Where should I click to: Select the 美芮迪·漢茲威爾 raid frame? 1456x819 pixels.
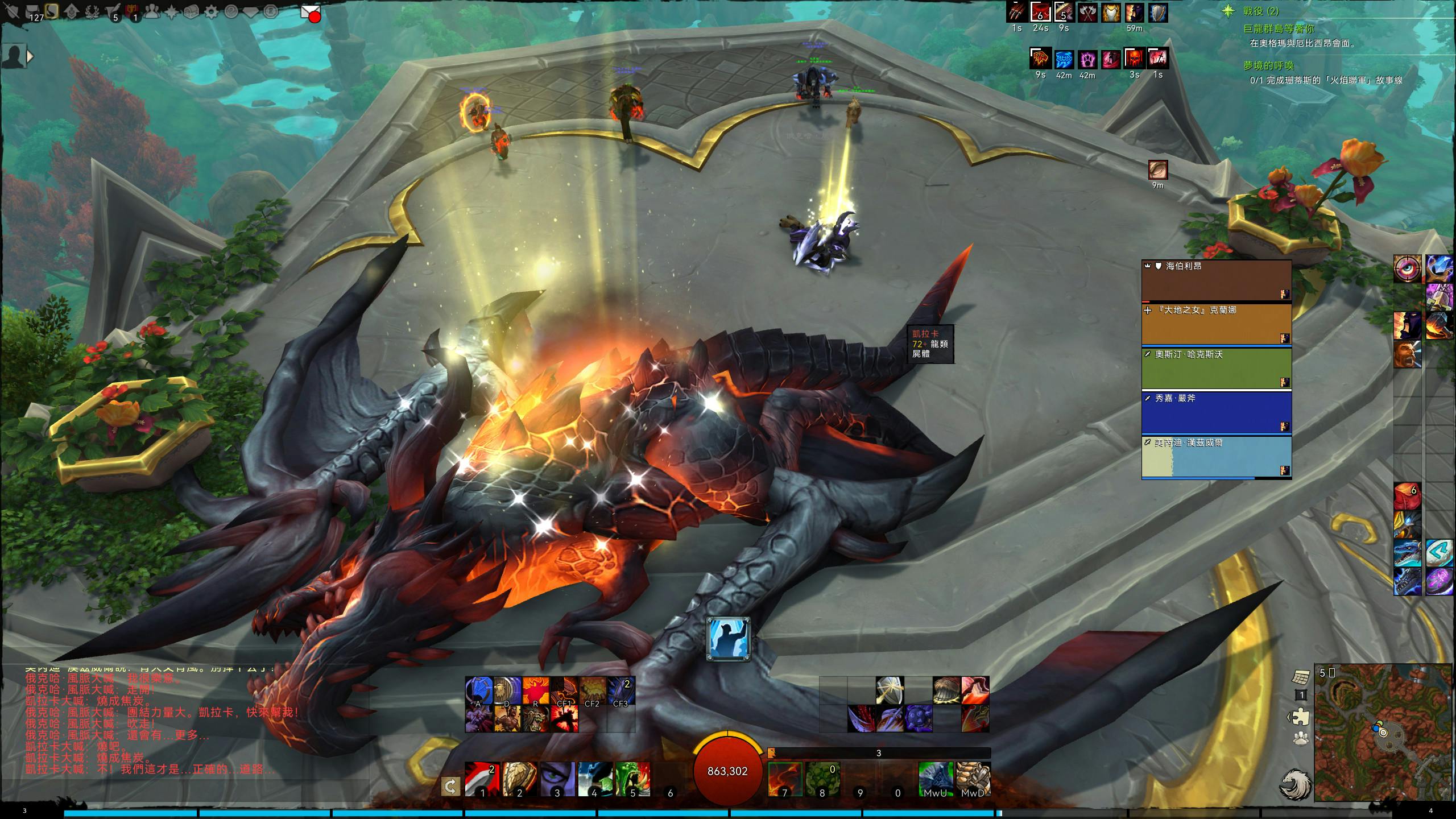point(1216,457)
